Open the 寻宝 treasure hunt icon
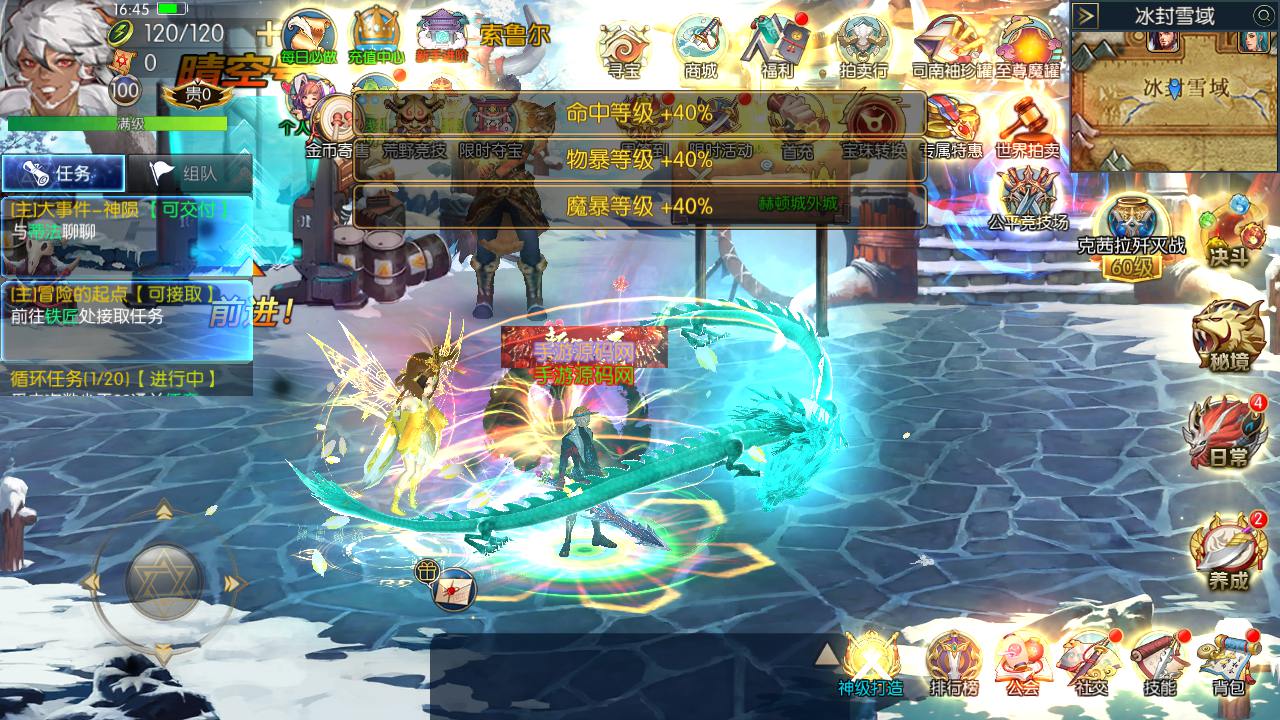The height and width of the screenshot is (720, 1280). coord(623,46)
